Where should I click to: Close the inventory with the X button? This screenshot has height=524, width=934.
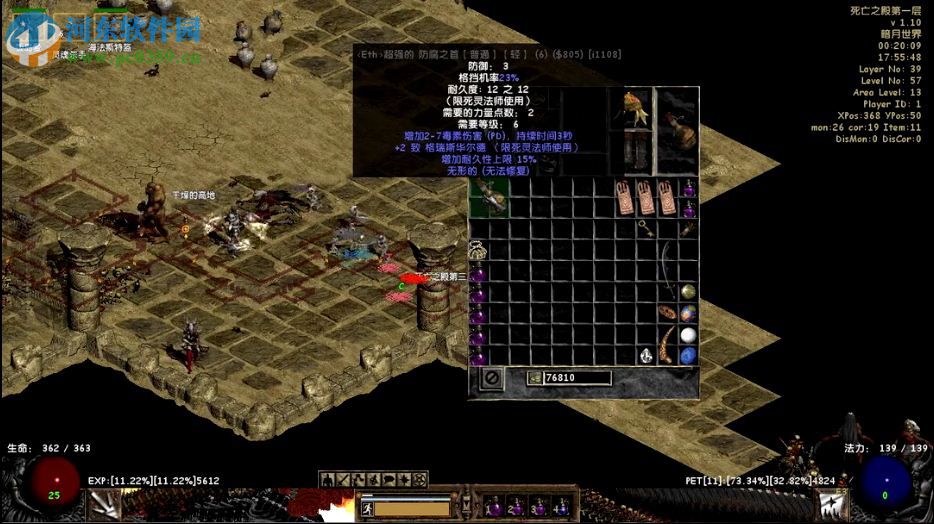(492, 378)
